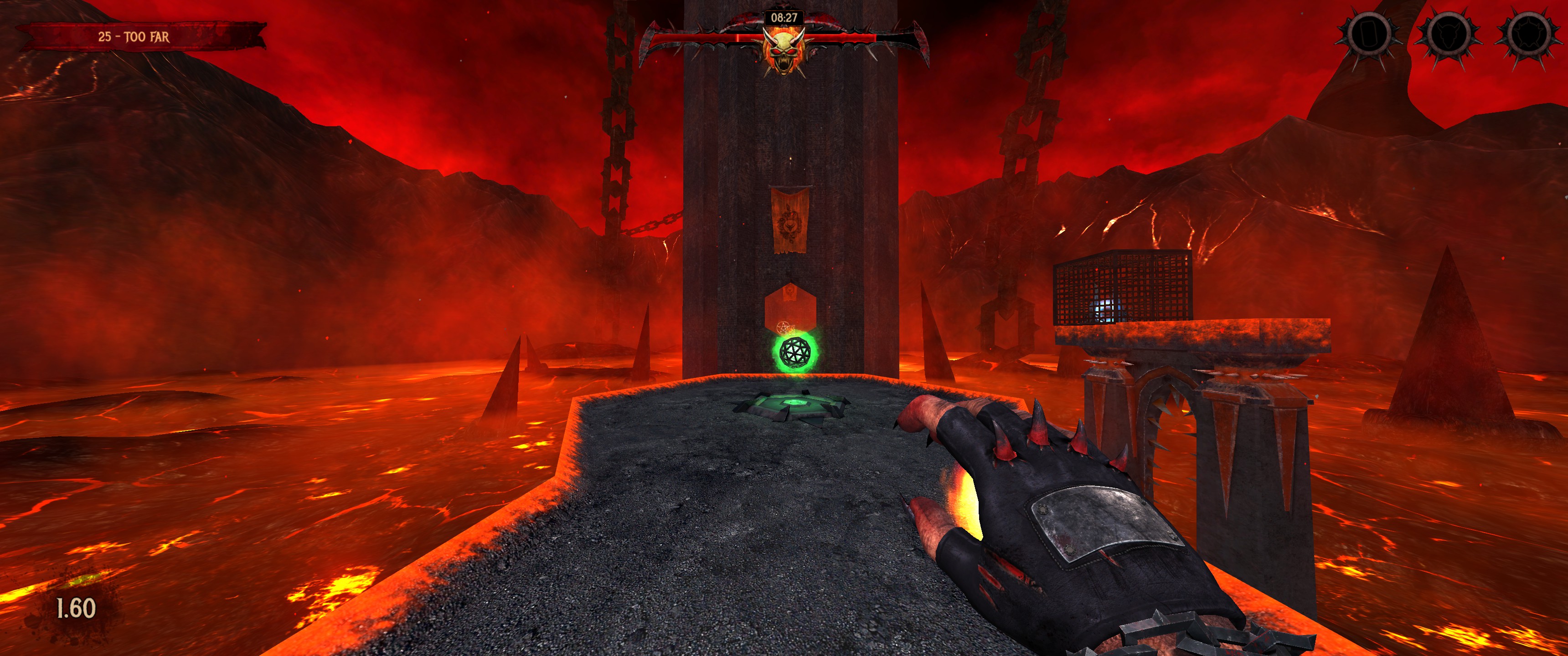Click the spiked star slot icon

[1527, 34]
